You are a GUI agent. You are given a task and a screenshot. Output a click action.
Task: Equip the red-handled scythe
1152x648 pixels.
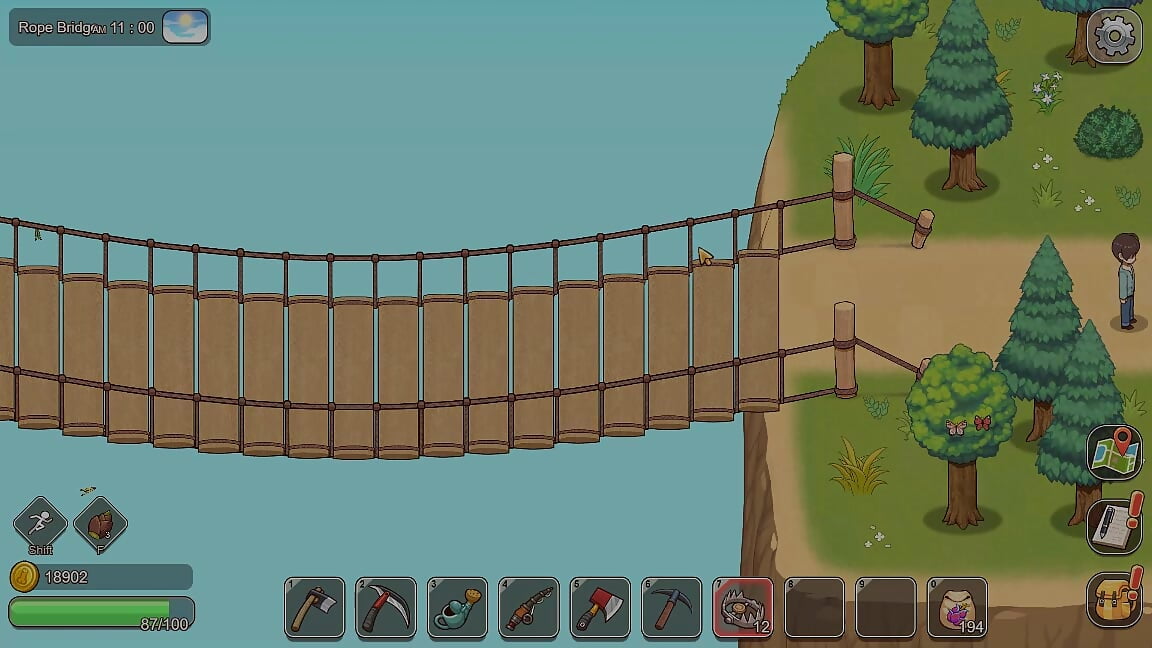pyautogui.click(x=386, y=607)
